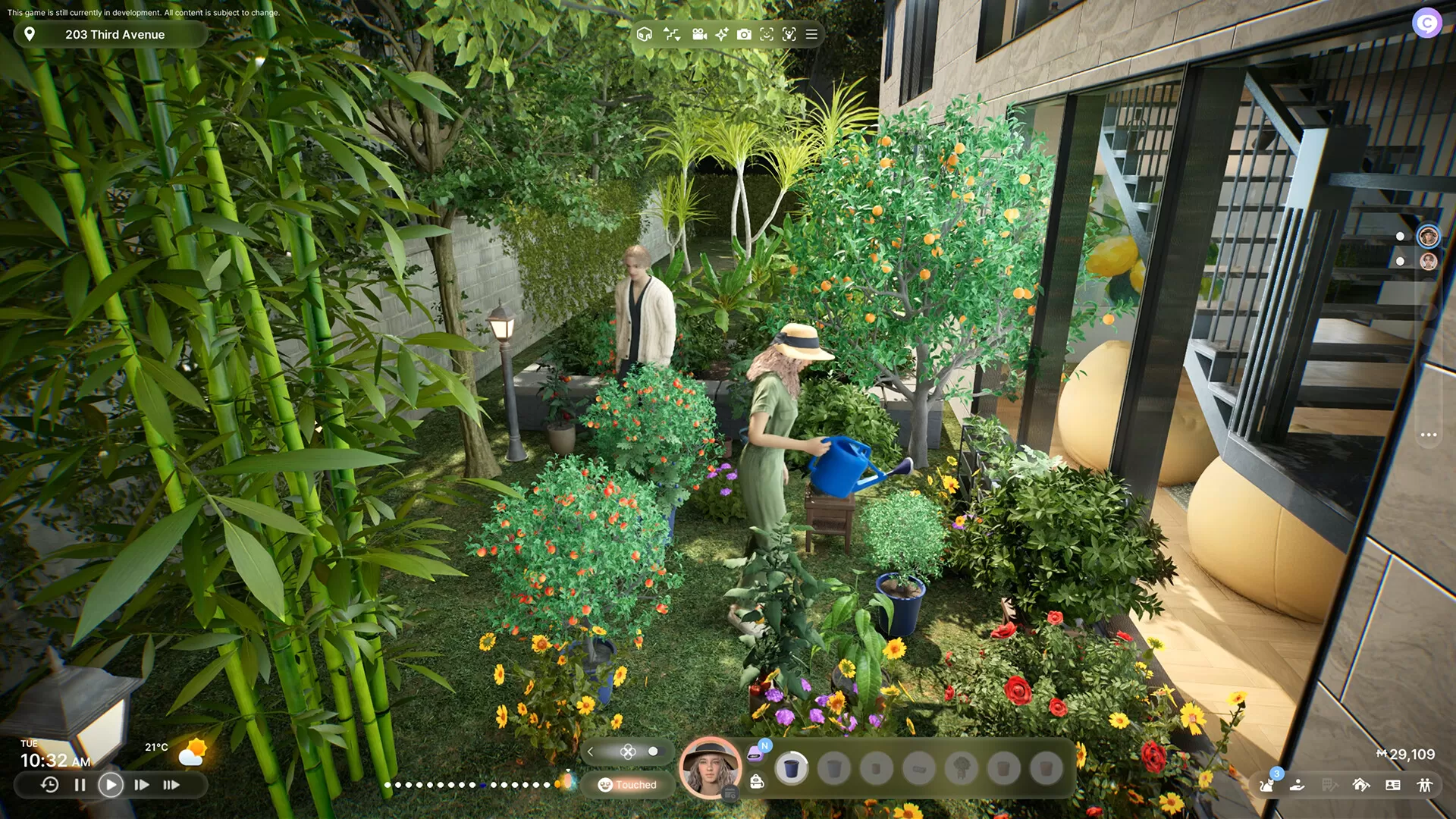This screenshot has height=819, width=1456.
Task: Select the full-body pose capture icon
Action: tap(789, 34)
